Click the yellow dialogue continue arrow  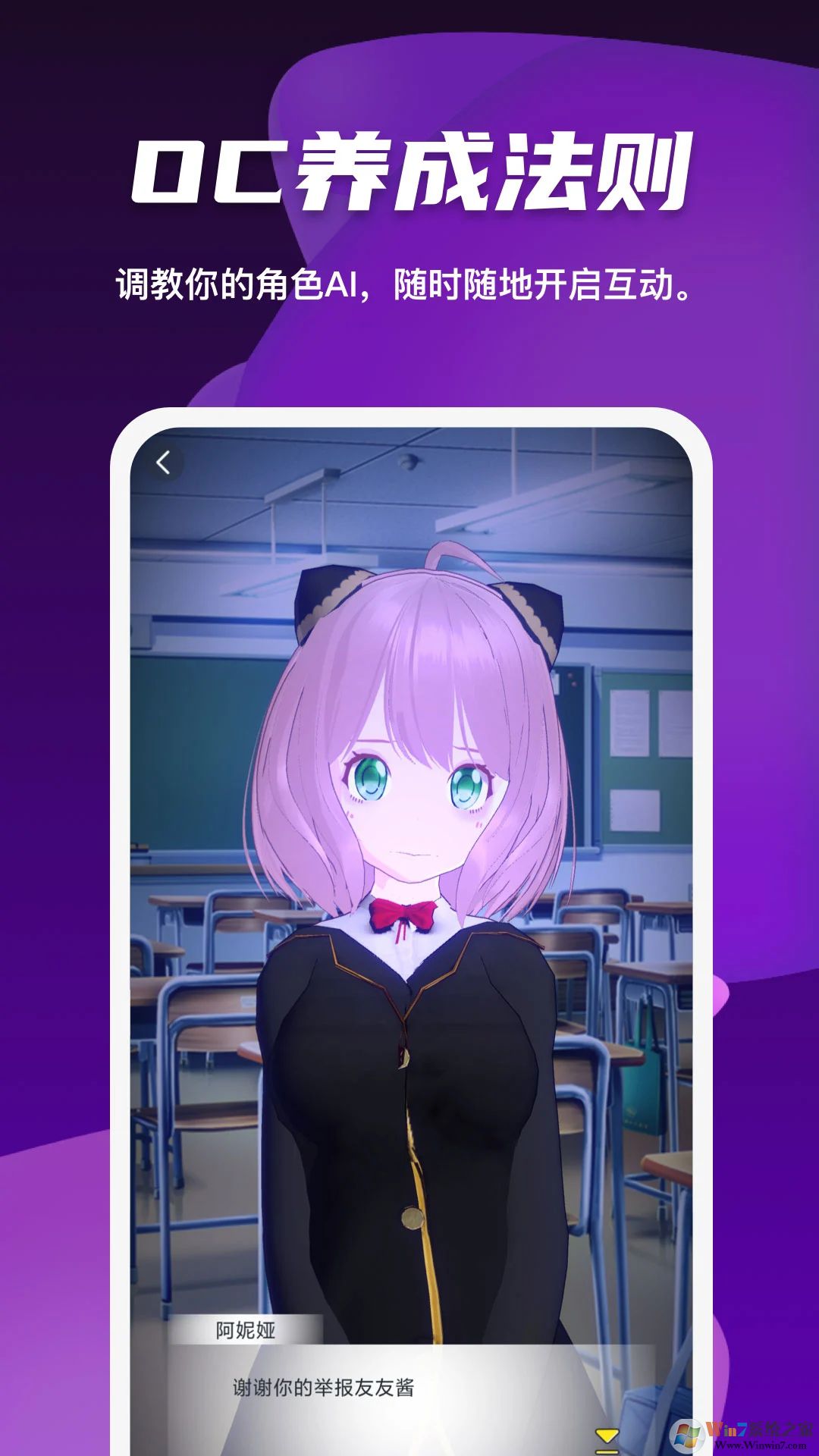(607, 1437)
